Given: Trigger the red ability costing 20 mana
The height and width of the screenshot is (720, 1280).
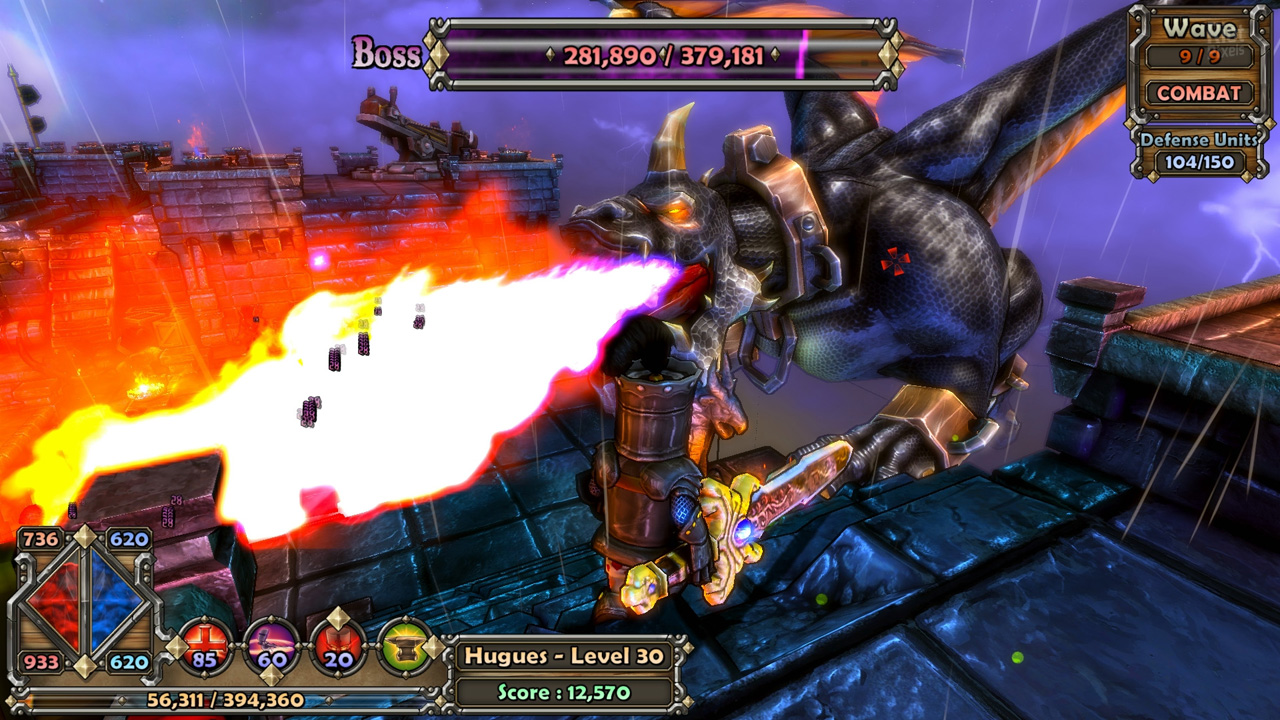Looking at the screenshot, I should pyautogui.click(x=338, y=647).
